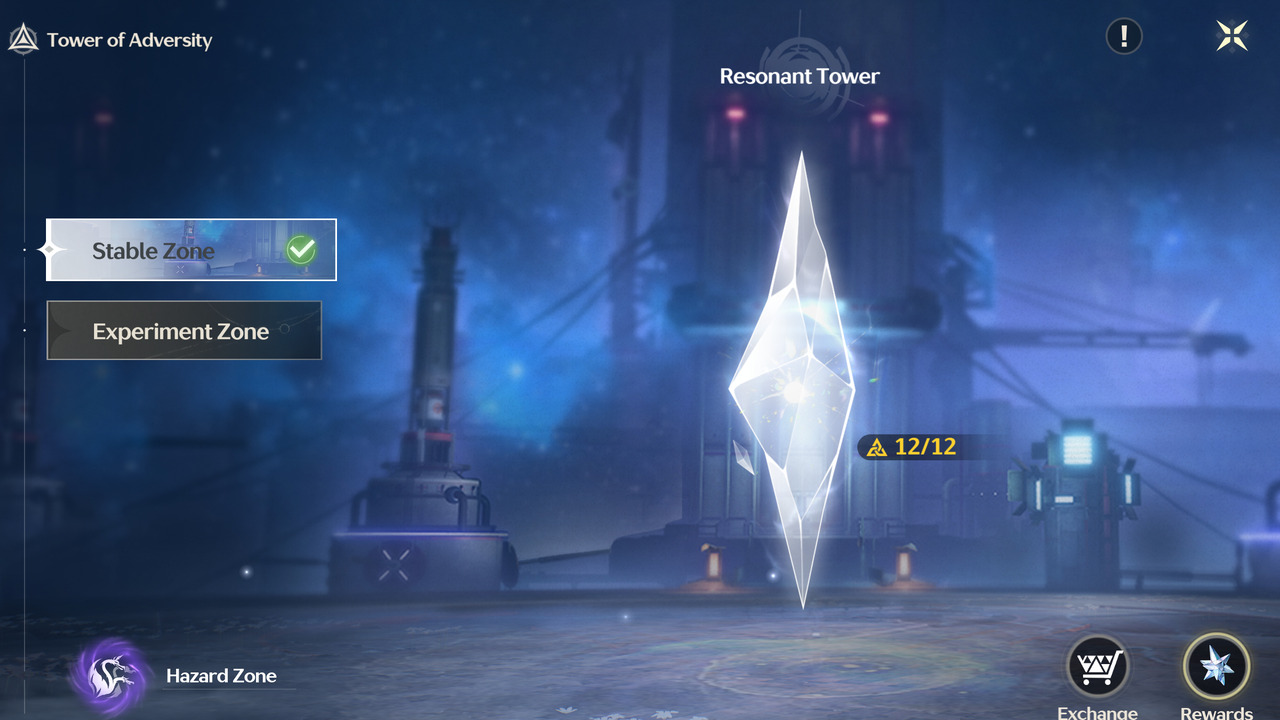This screenshot has width=1280, height=720.
Task: Open Rewards via its text label
Action: (x=1216, y=712)
